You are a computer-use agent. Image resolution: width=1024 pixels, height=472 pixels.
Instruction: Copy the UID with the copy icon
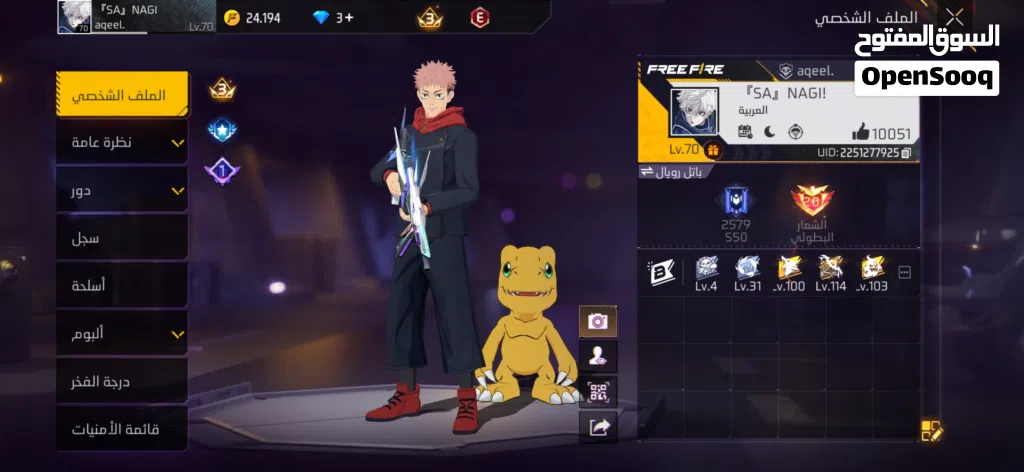click(x=906, y=153)
